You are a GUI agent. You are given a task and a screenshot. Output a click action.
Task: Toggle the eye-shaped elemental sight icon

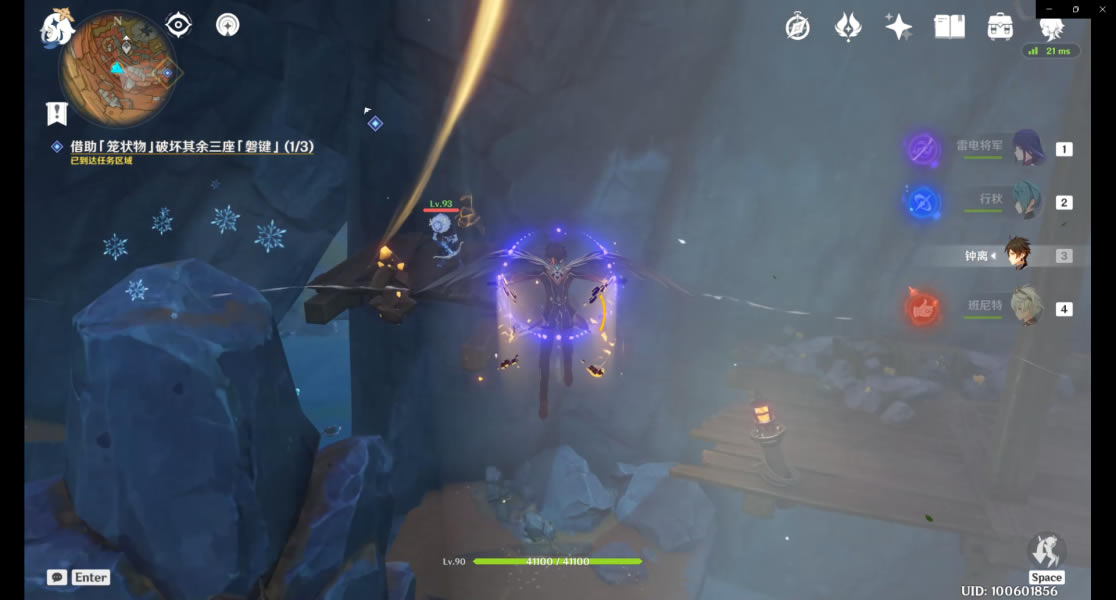(x=179, y=25)
